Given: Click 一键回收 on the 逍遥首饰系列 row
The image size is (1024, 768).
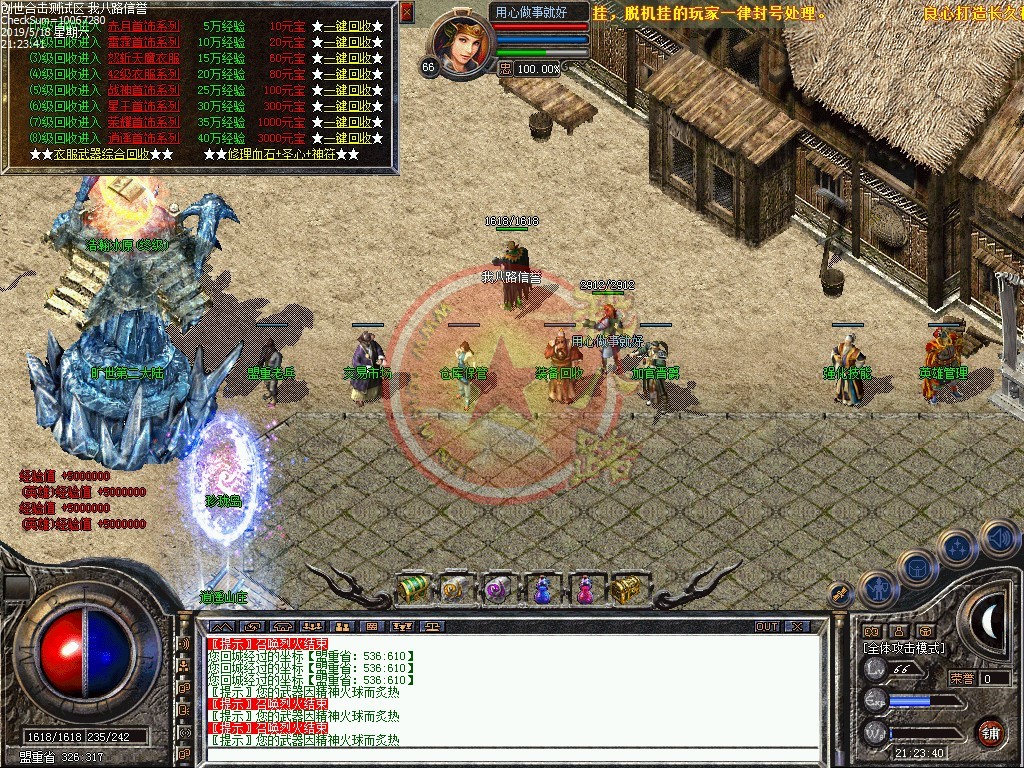Looking at the screenshot, I should (x=347, y=138).
